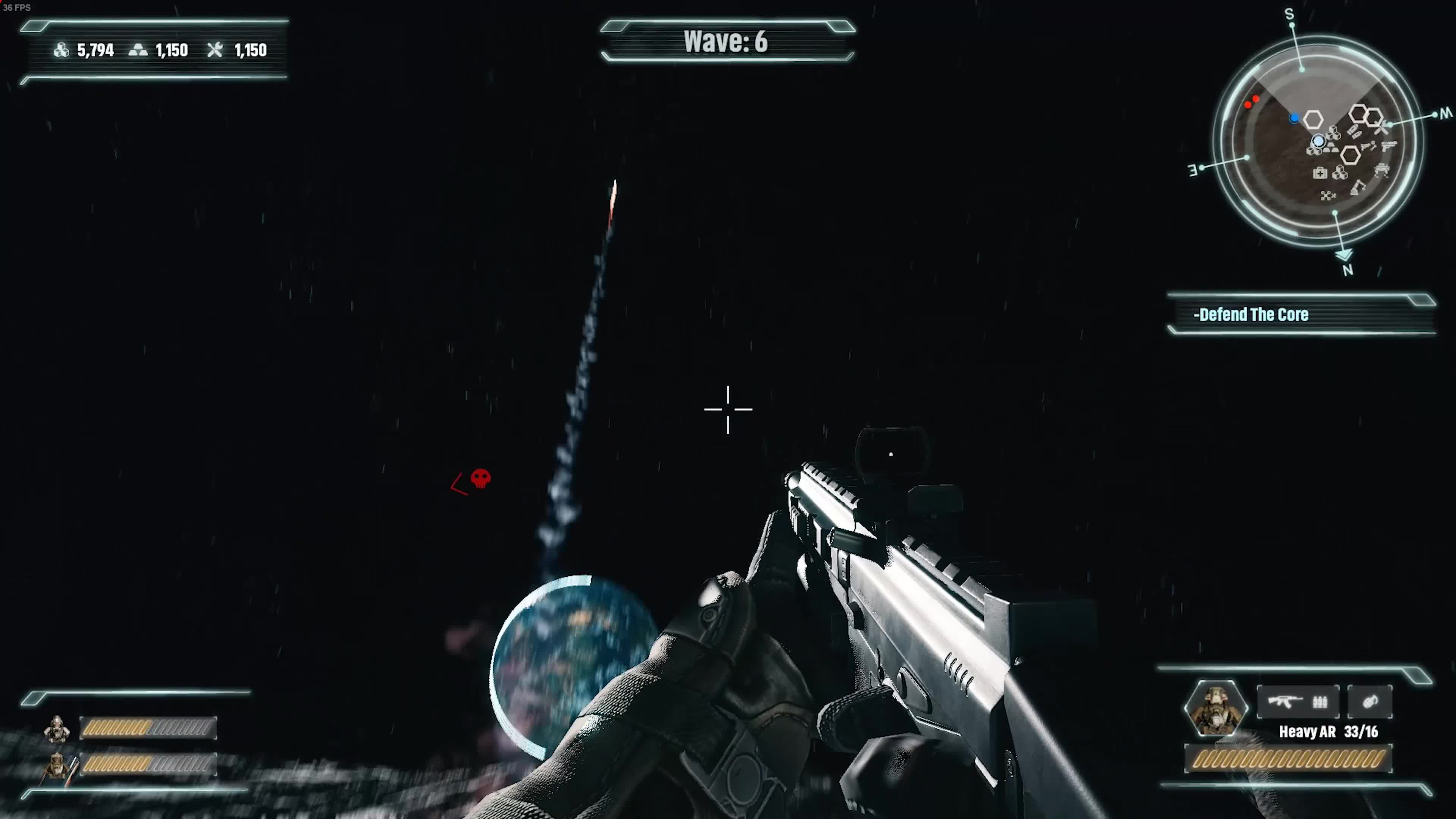Click the hexagonal player soldier portrait

coord(1215,708)
